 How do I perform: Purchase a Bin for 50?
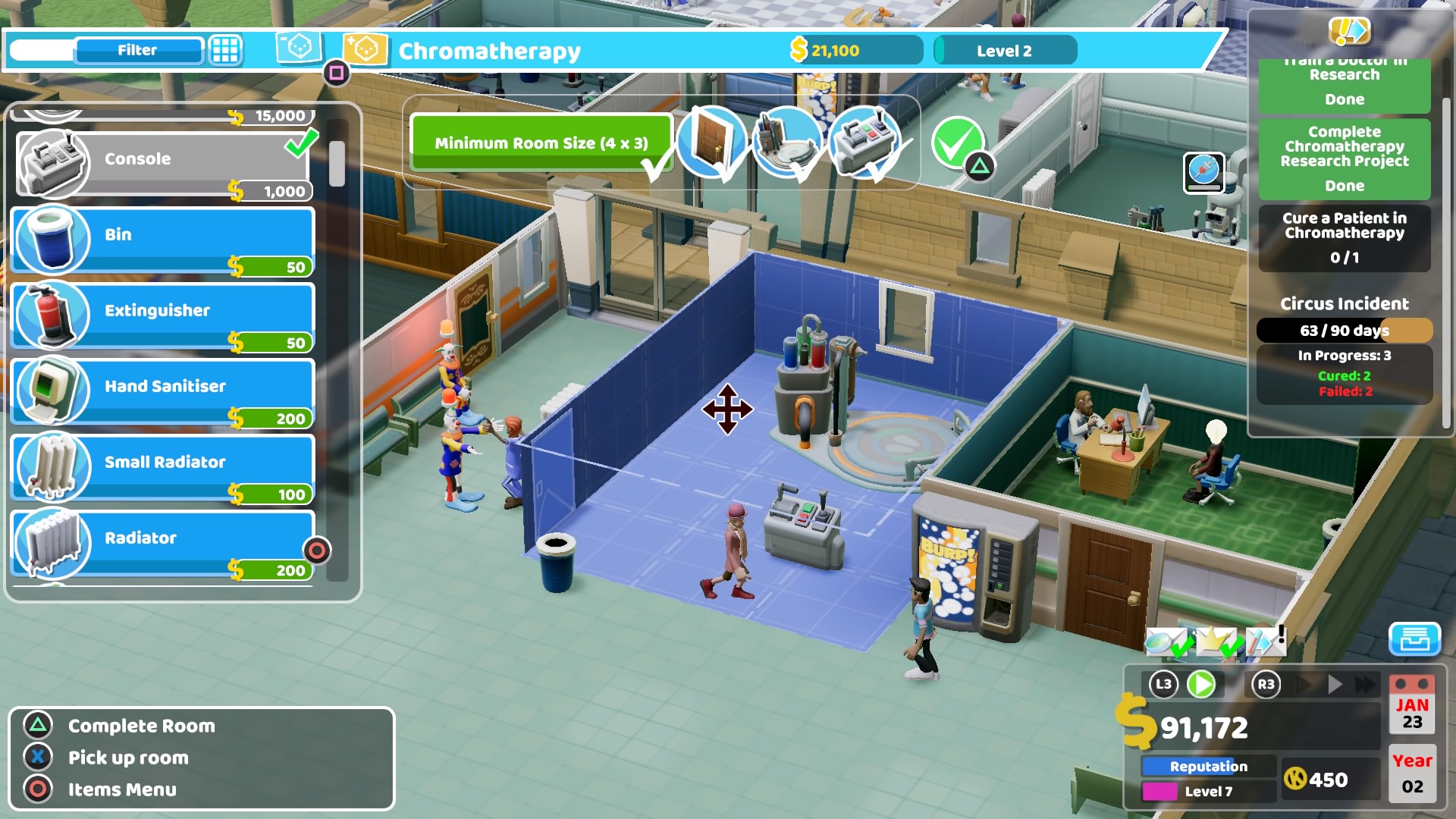pos(162,234)
